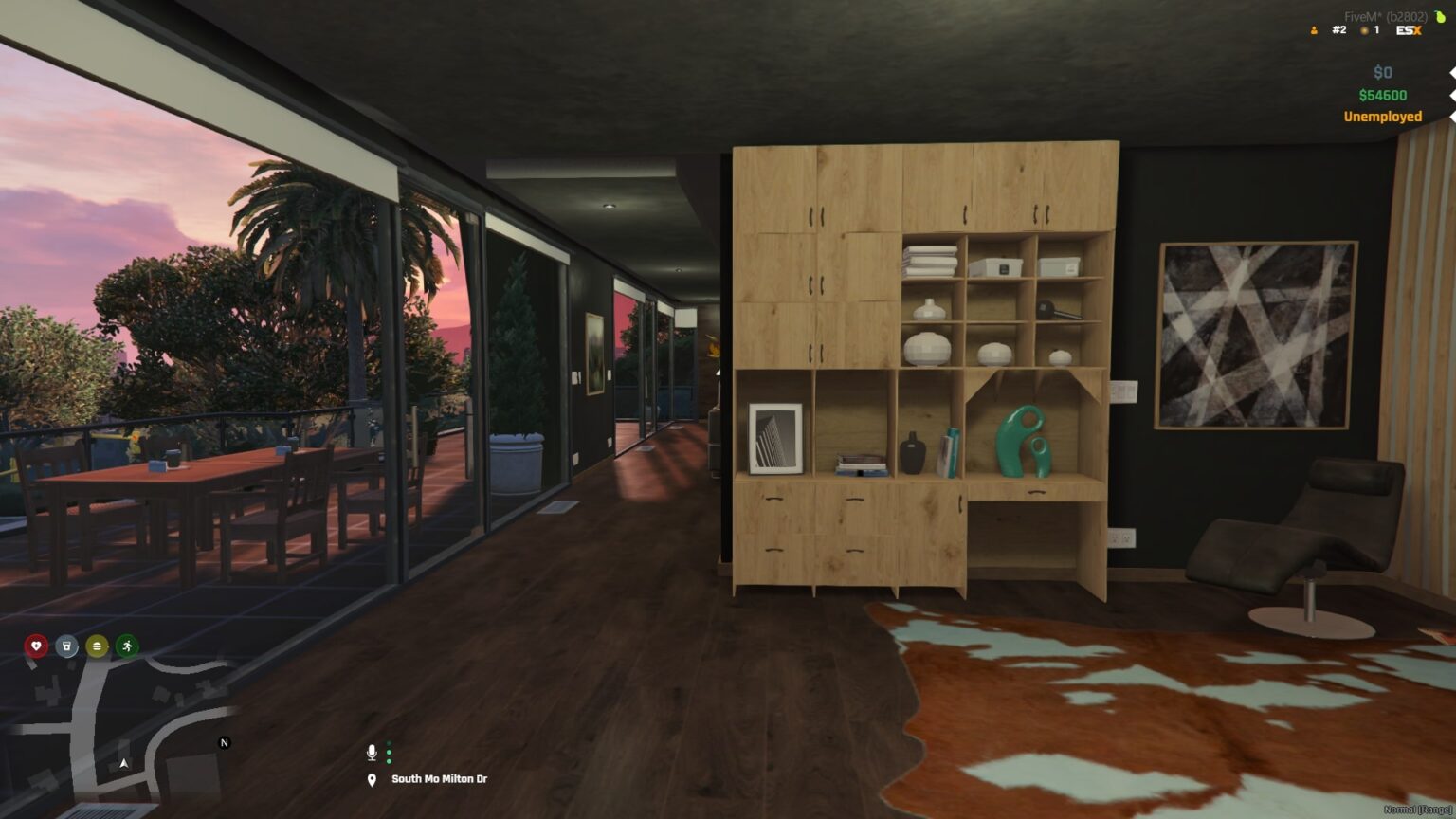Screen dimensions: 1456x819
Task: Click the $0 bank balance
Action: point(1382,72)
